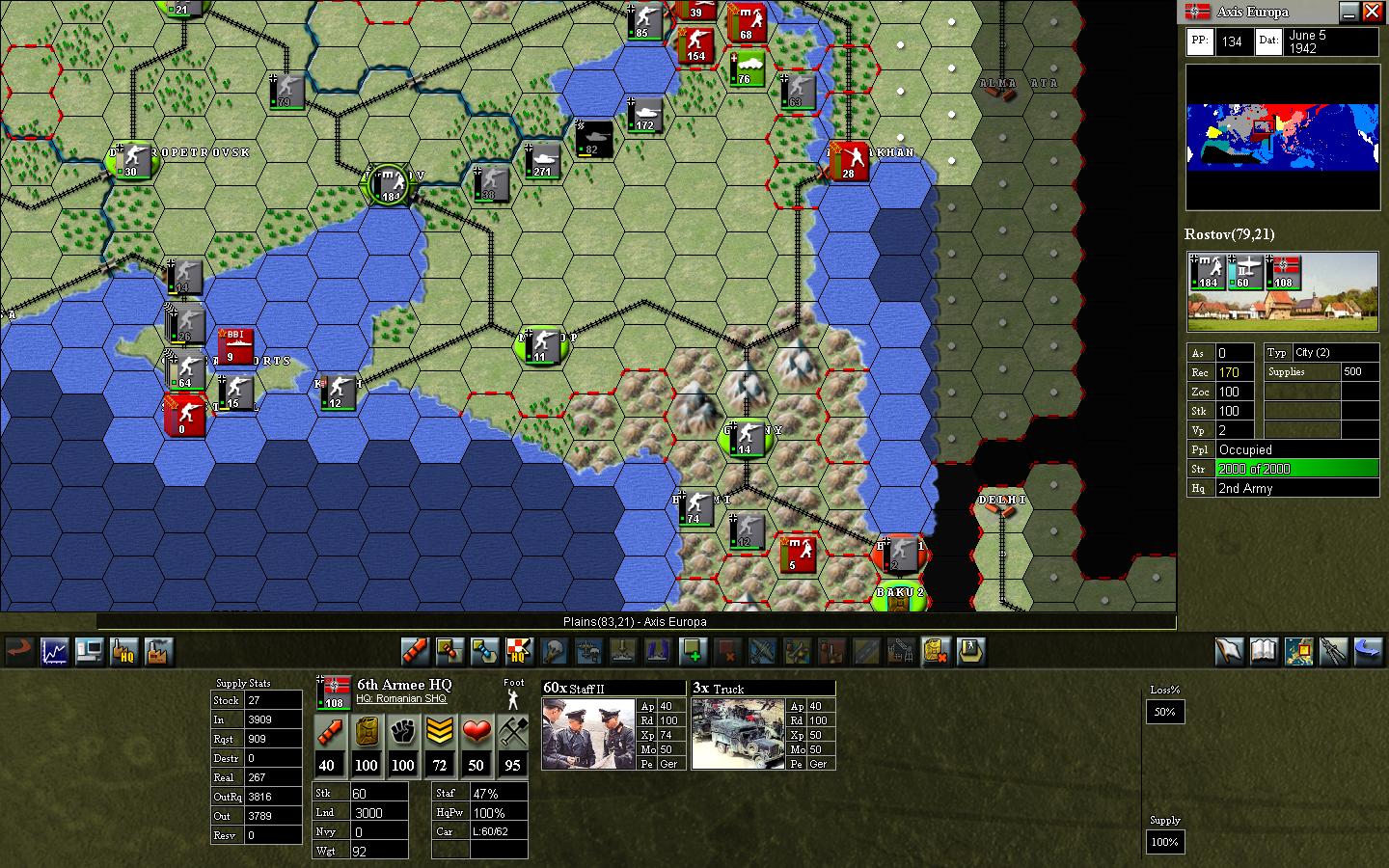This screenshot has width=1389, height=868.
Task: Open the strategic map overview icon
Action: [x=1297, y=651]
